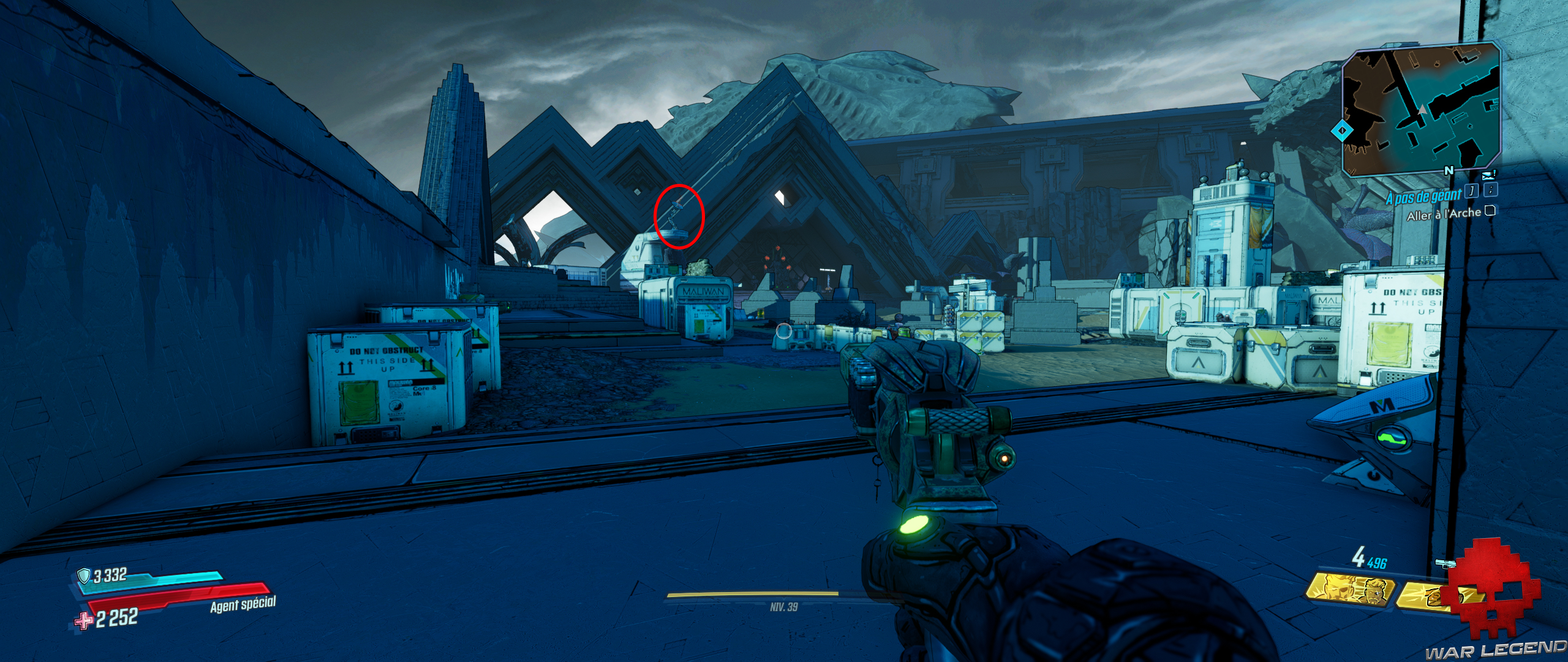Click the objective text Aller à l'Arche
1568x662 pixels.
(1445, 216)
